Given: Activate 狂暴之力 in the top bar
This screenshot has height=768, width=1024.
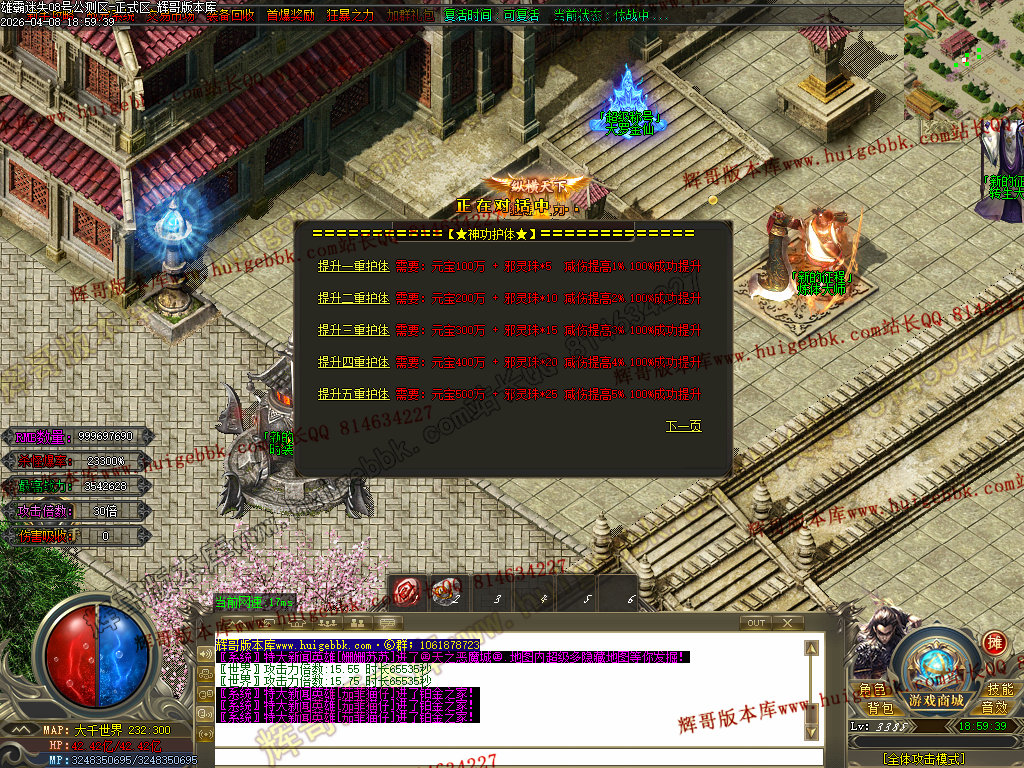Looking at the screenshot, I should tap(350, 16).
